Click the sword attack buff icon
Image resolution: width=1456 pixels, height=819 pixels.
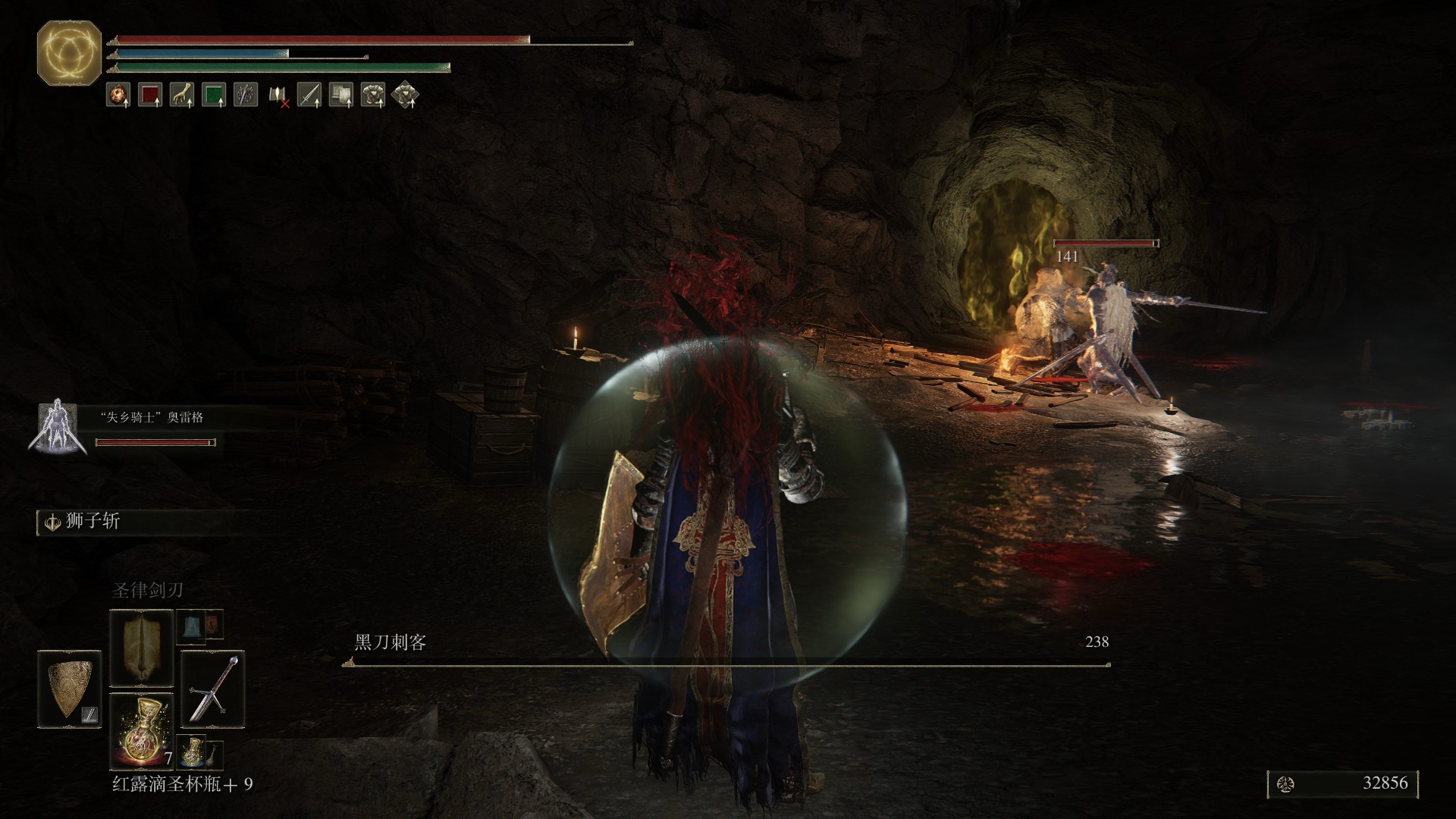pyautogui.click(x=309, y=95)
